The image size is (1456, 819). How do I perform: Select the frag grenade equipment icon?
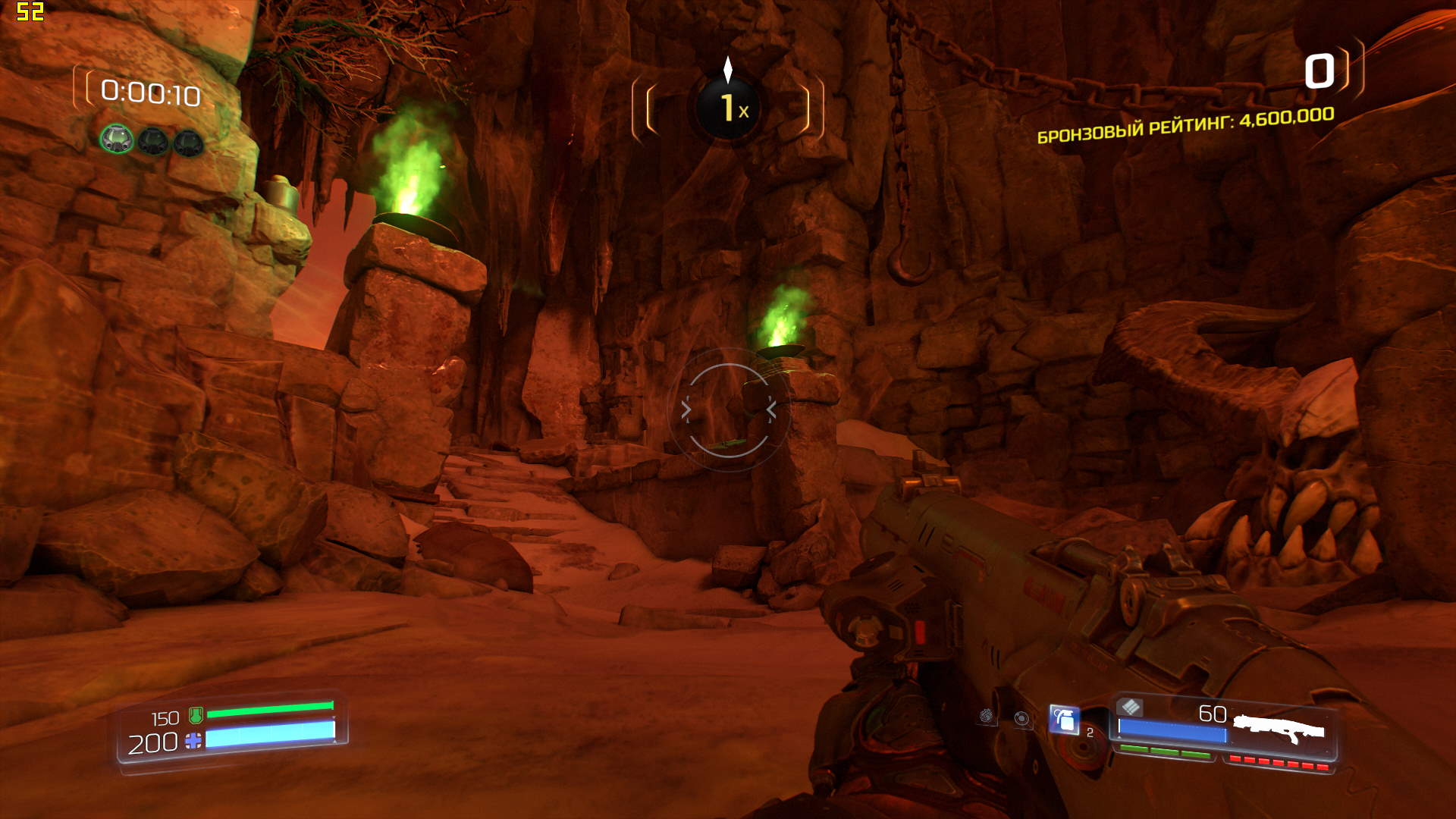click(x=1064, y=719)
